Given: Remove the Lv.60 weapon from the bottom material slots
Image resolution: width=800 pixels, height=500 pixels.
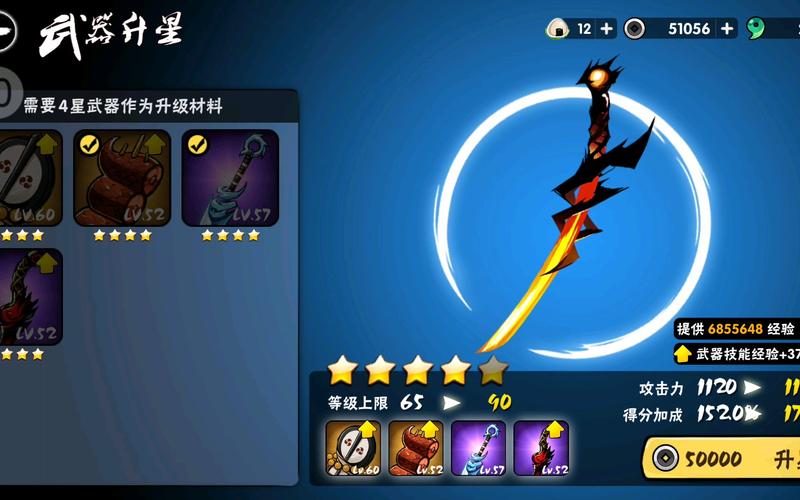Looking at the screenshot, I should tap(353, 448).
